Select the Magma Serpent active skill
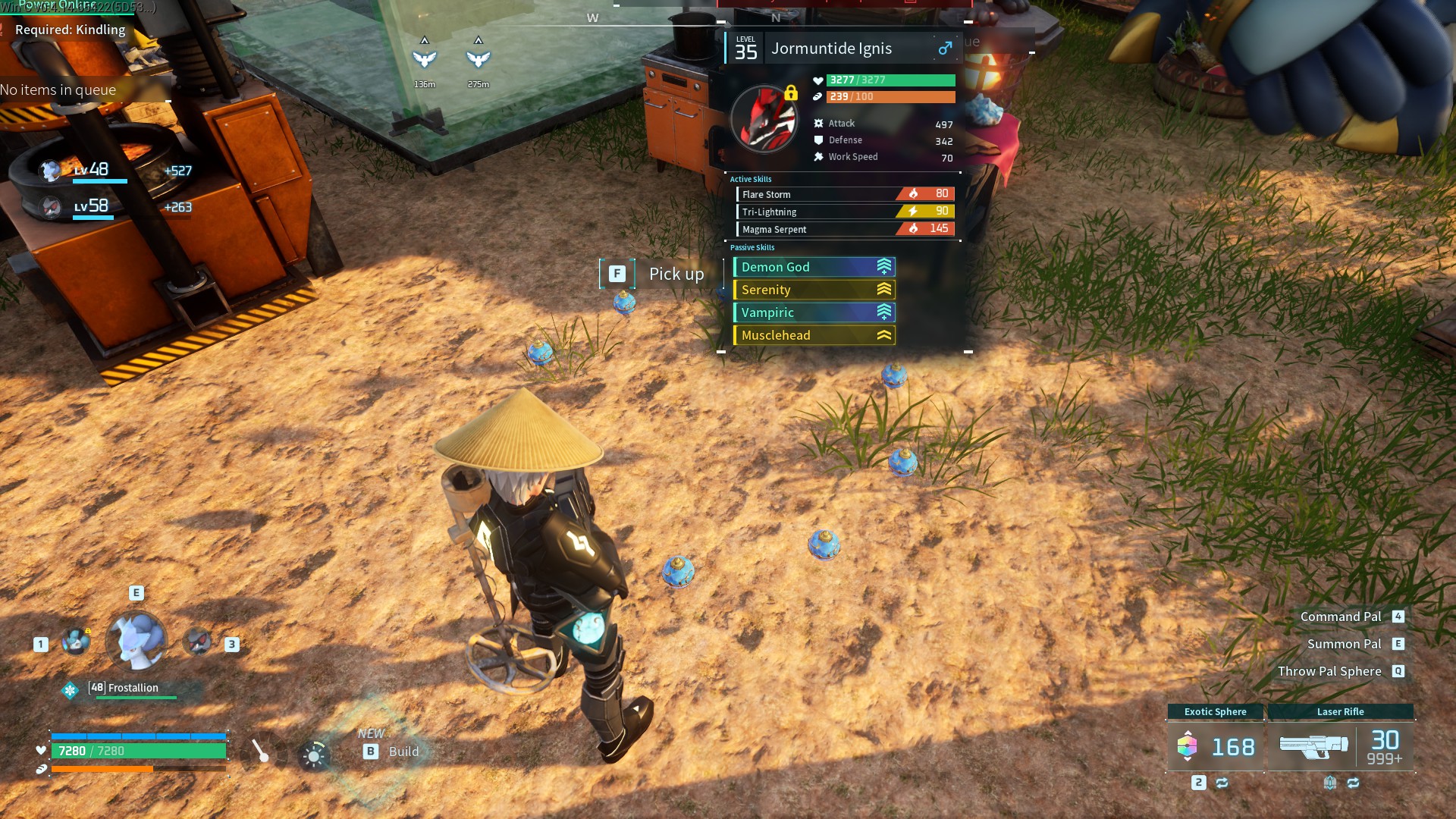Viewport: 1456px width, 819px height. [x=845, y=229]
